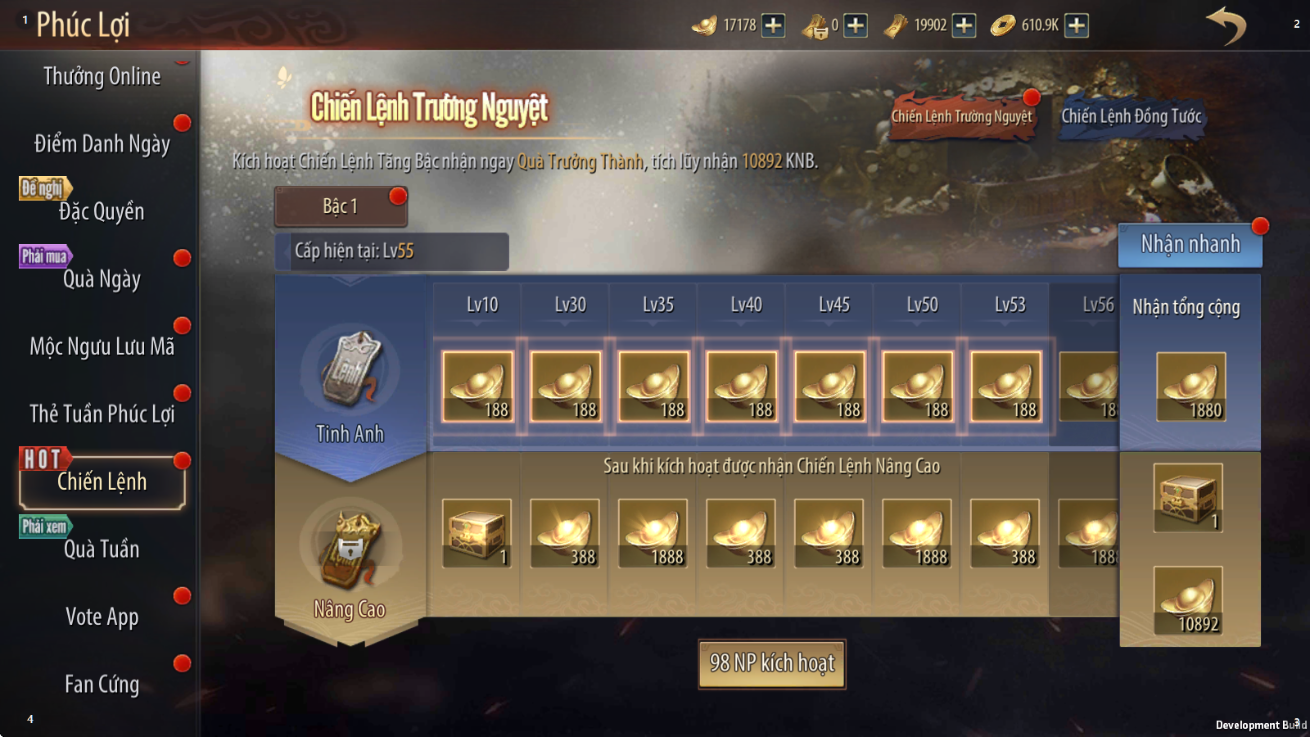Open Mộc Ngưu Lưu Mã entry
Screen dimensions: 1310x737
tap(102, 347)
